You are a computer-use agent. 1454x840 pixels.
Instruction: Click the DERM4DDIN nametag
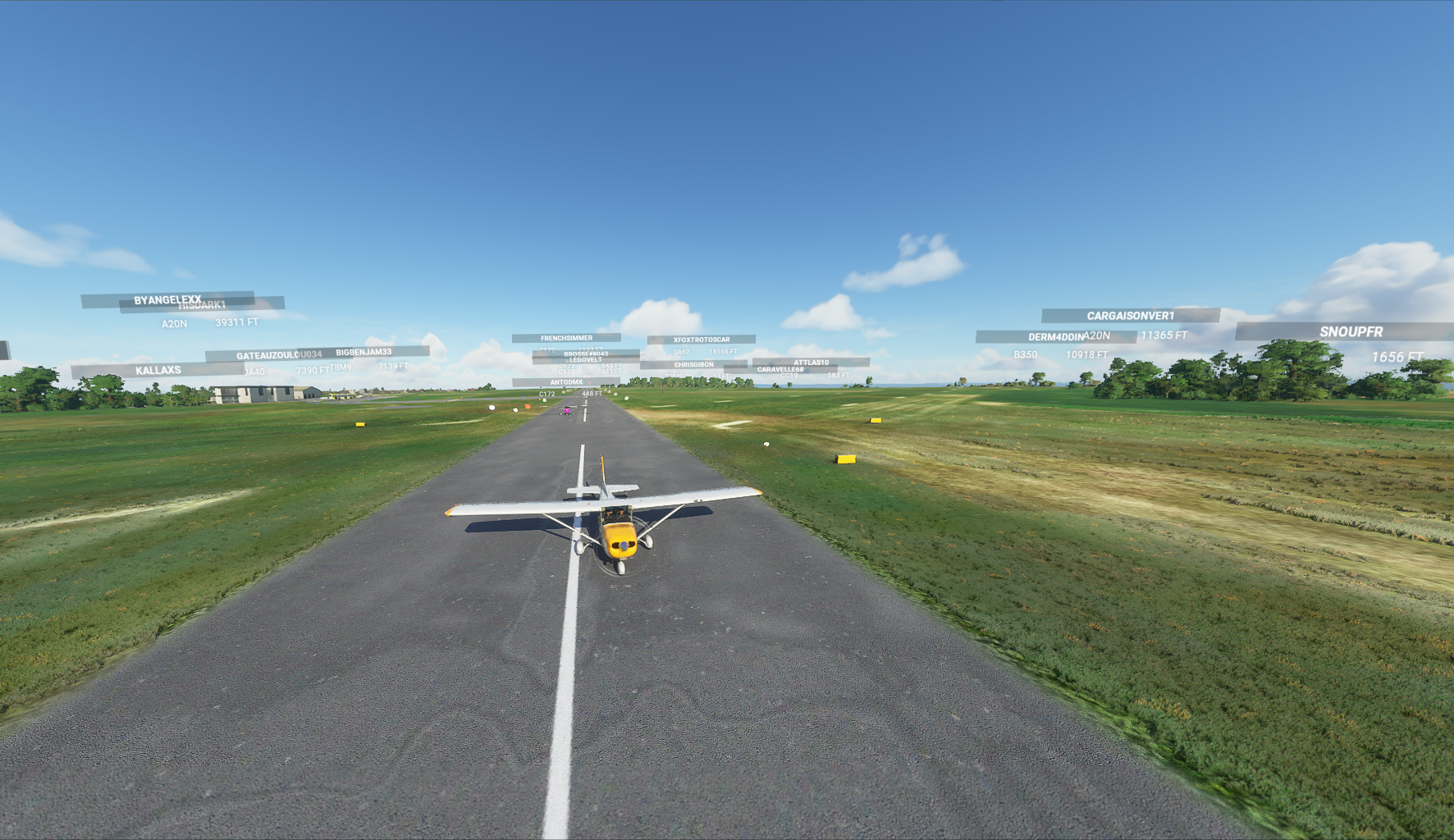(x=1056, y=336)
